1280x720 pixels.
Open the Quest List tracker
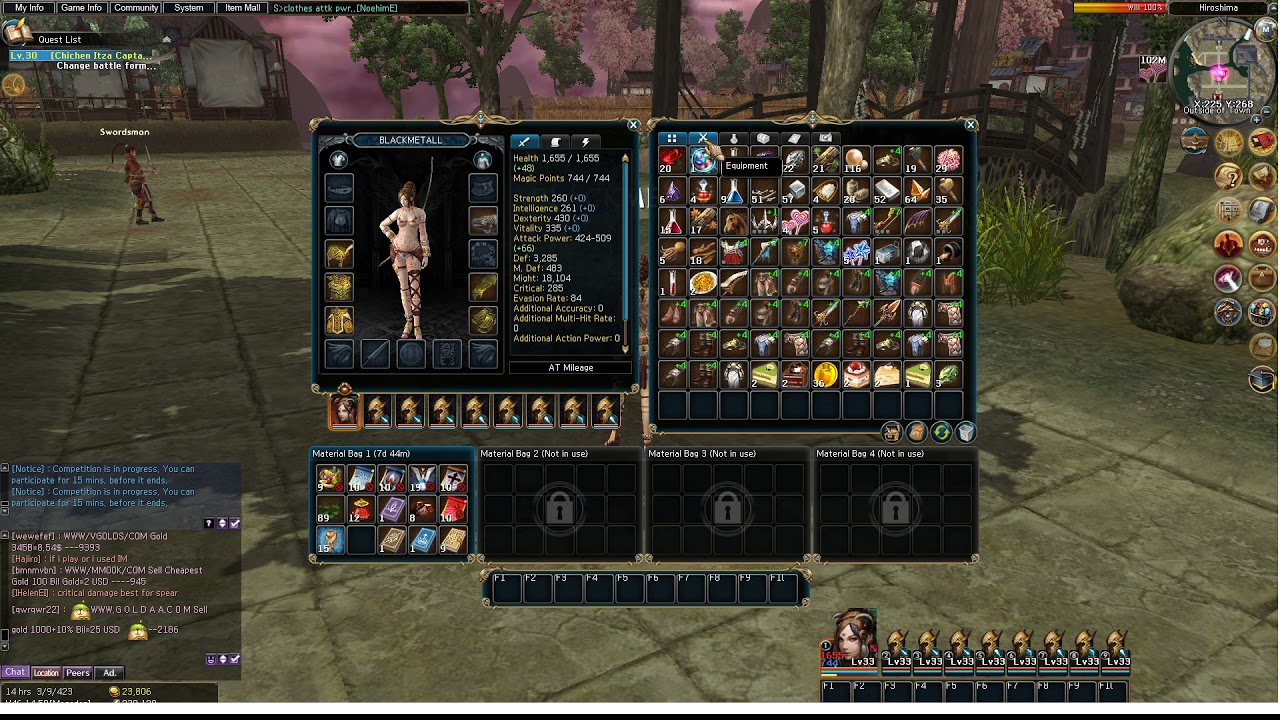click(59, 40)
